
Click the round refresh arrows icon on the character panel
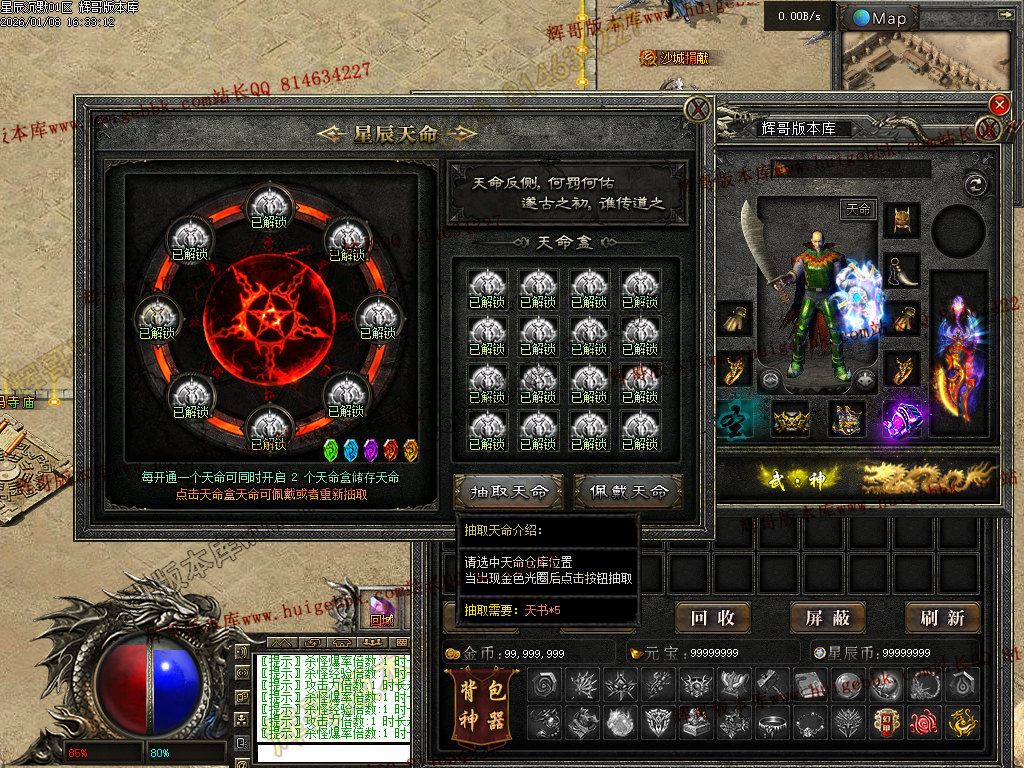(974, 184)
